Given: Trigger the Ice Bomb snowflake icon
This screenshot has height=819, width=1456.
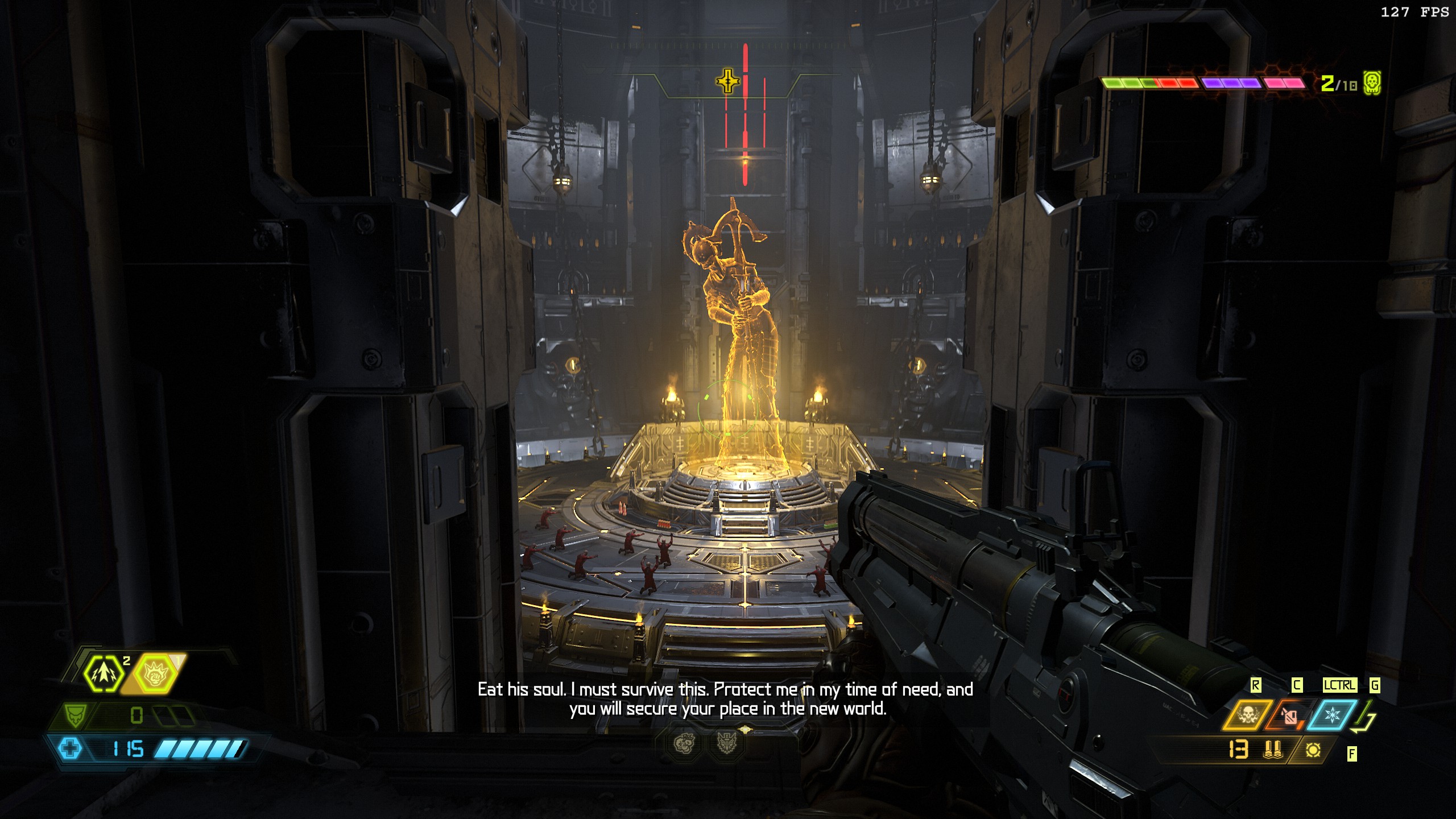Looking at the screenshot, I should (1331, 715).
